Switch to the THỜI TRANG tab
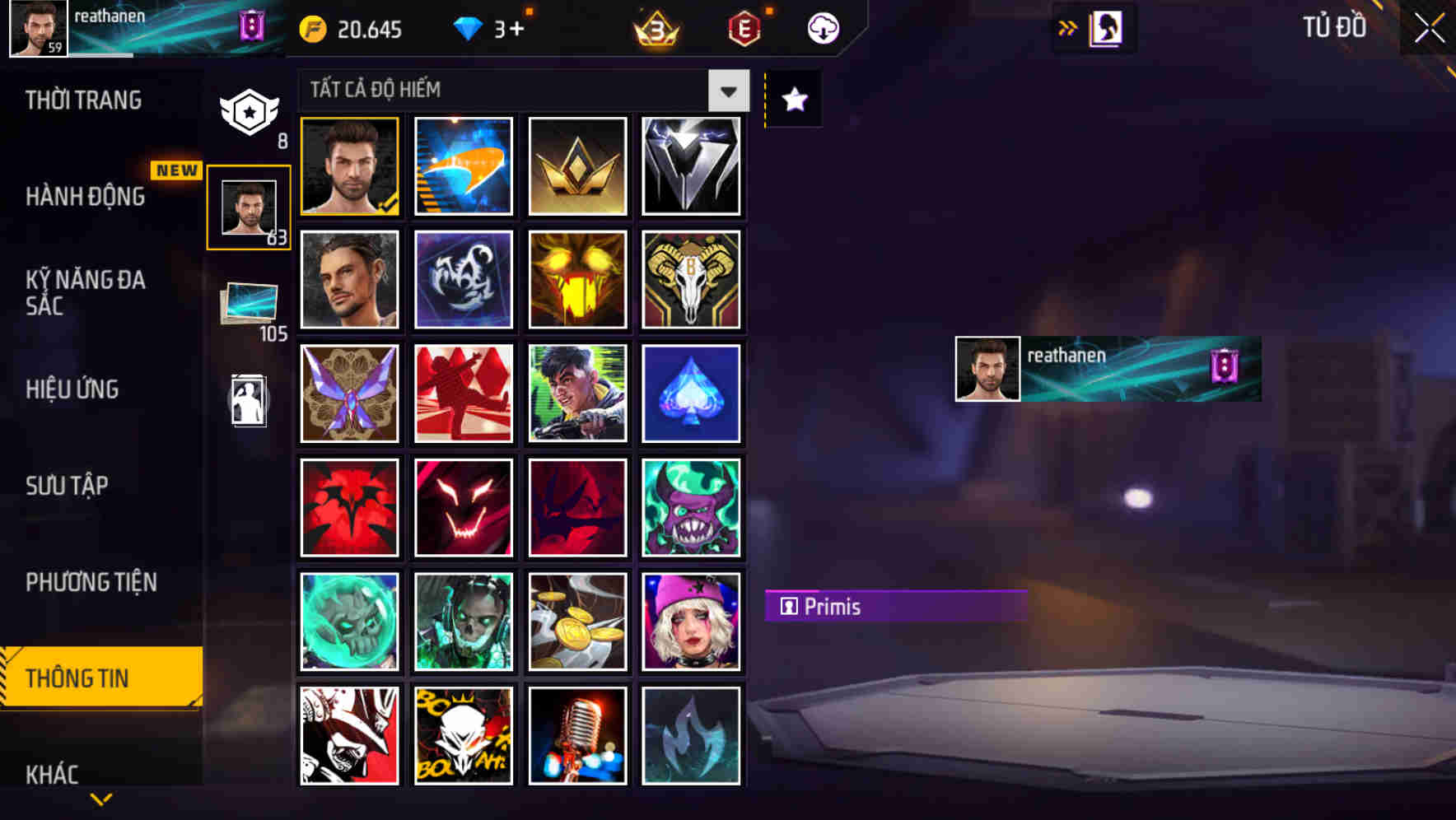The width and height of the screenshot is (1456, 820). click(82, 100)
